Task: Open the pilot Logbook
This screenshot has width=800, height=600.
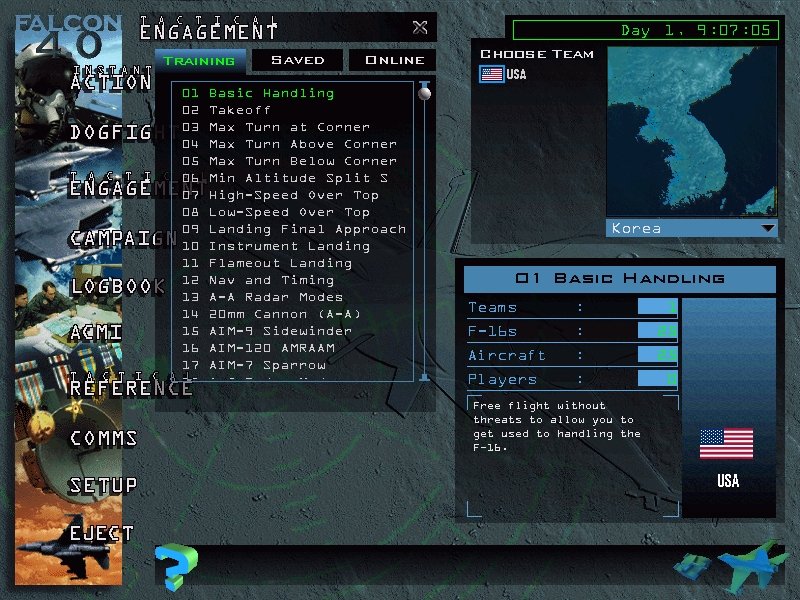Action: point(117,286)
